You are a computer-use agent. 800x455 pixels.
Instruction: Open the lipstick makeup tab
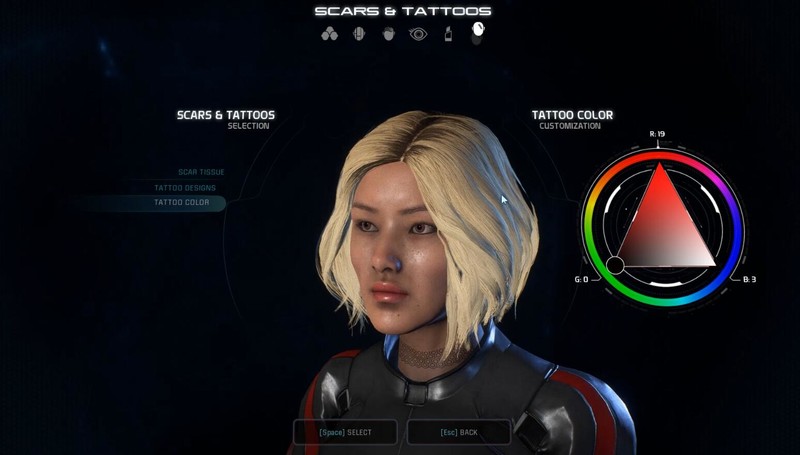point(448,35)
